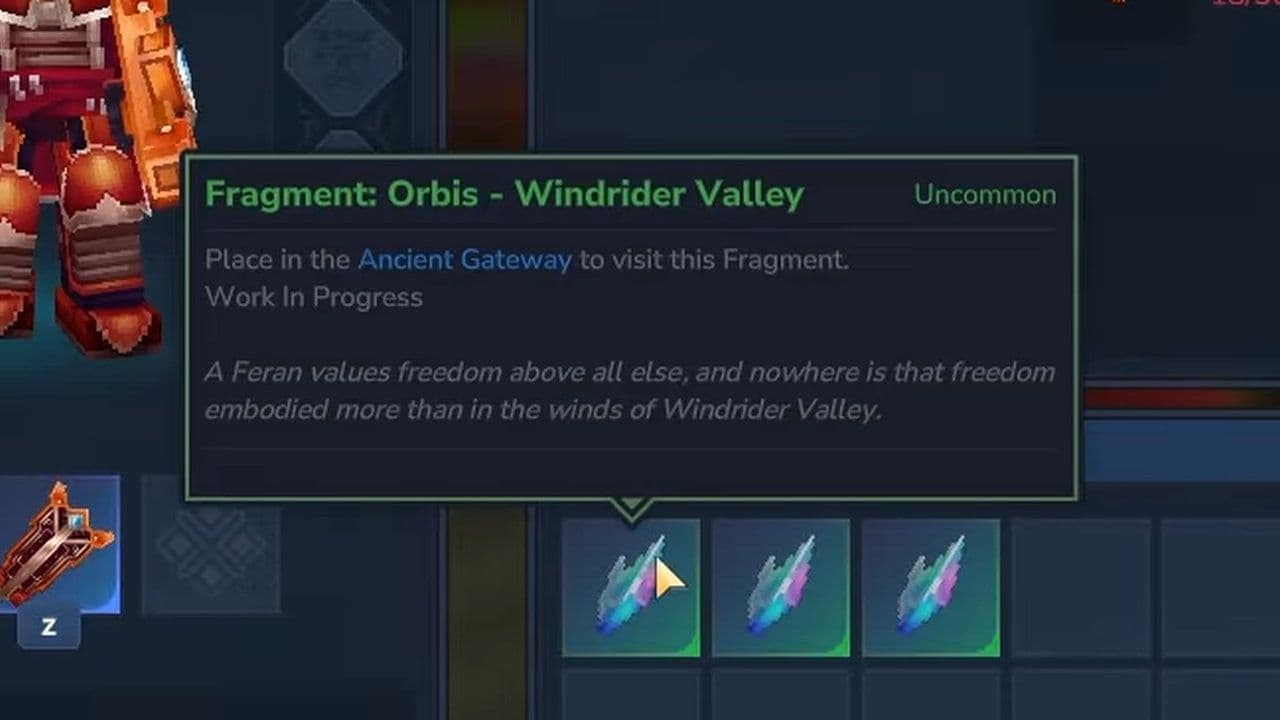The width and height of the screenshot is (1280, 720).
Task: Pick up the second Windrider fragment
Action: pyautogui.click(x=781, y=588)
